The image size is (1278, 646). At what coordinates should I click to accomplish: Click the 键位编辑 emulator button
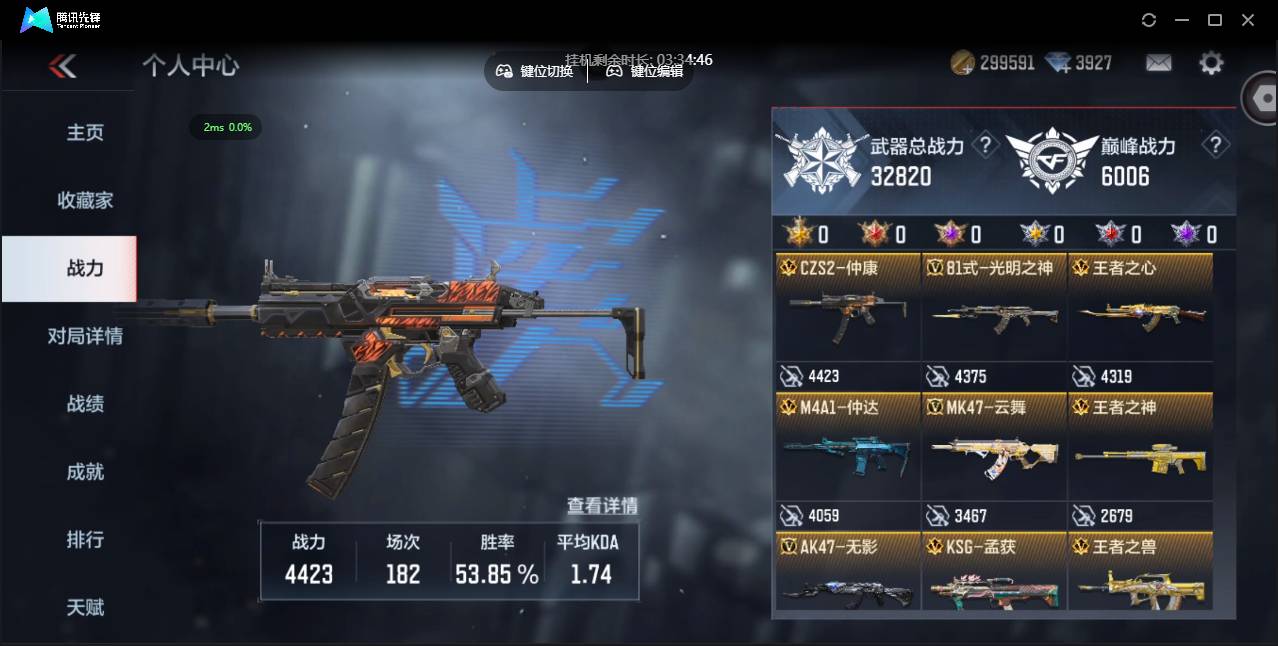point(645,71)
